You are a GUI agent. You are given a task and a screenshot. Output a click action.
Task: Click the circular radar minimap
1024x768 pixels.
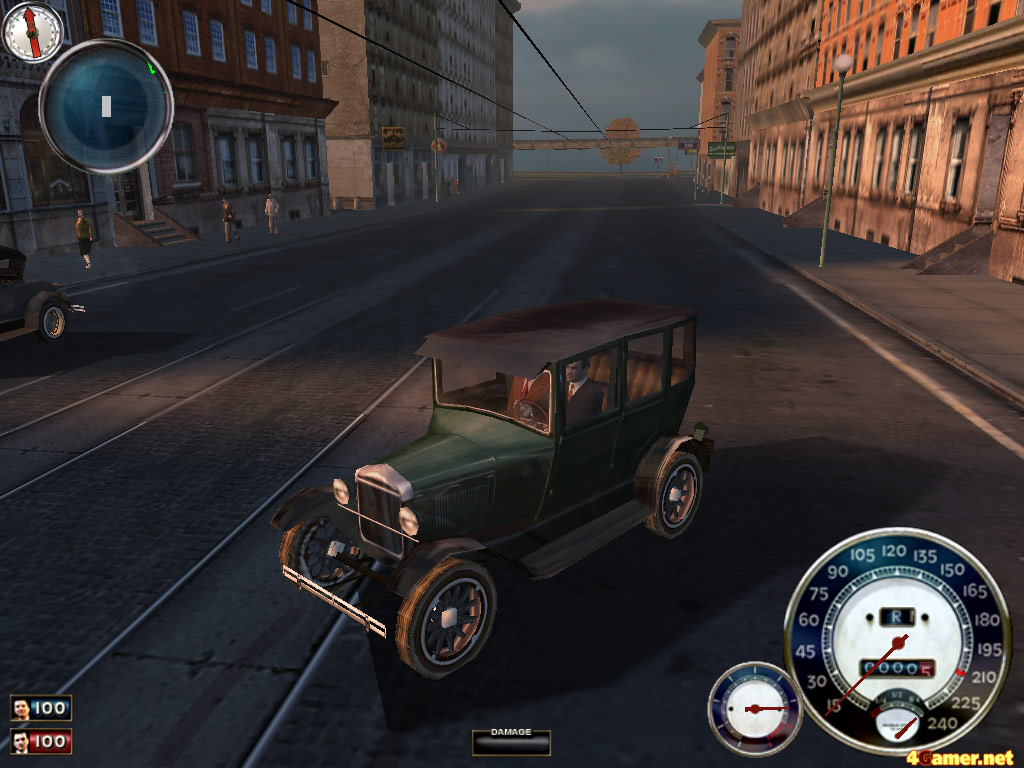[x=105, y=105]
